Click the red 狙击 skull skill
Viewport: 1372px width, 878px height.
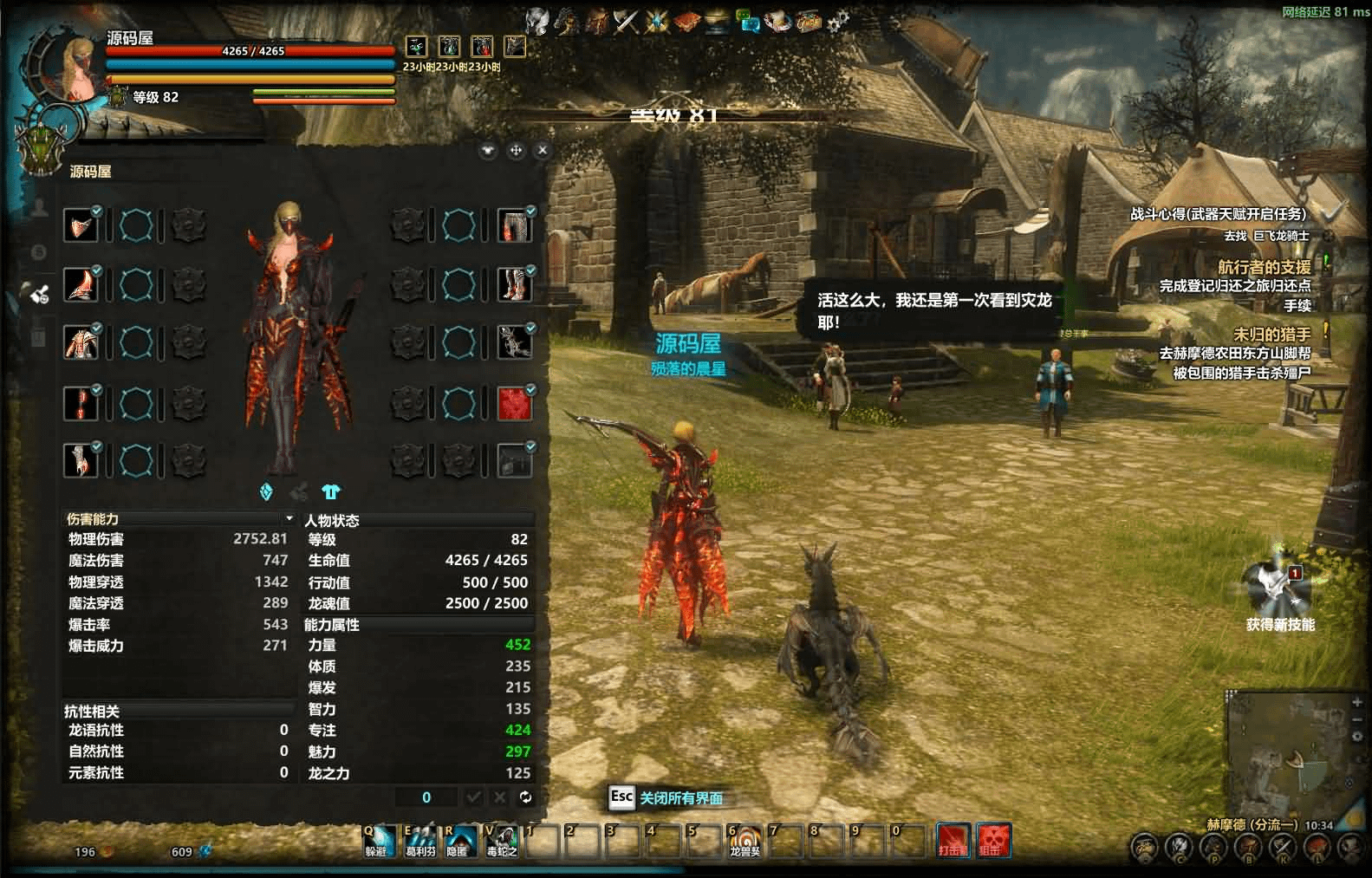(993, 839)
